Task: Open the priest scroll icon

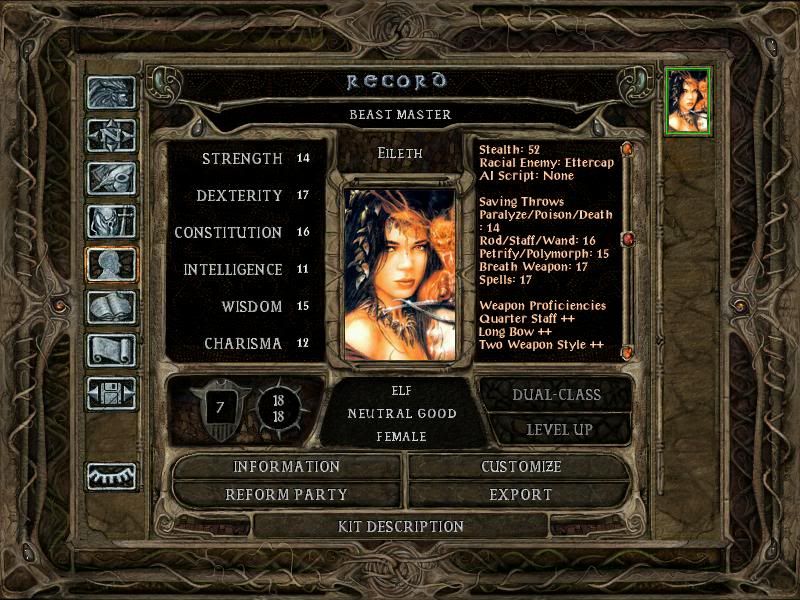Action: pos(111,350)
